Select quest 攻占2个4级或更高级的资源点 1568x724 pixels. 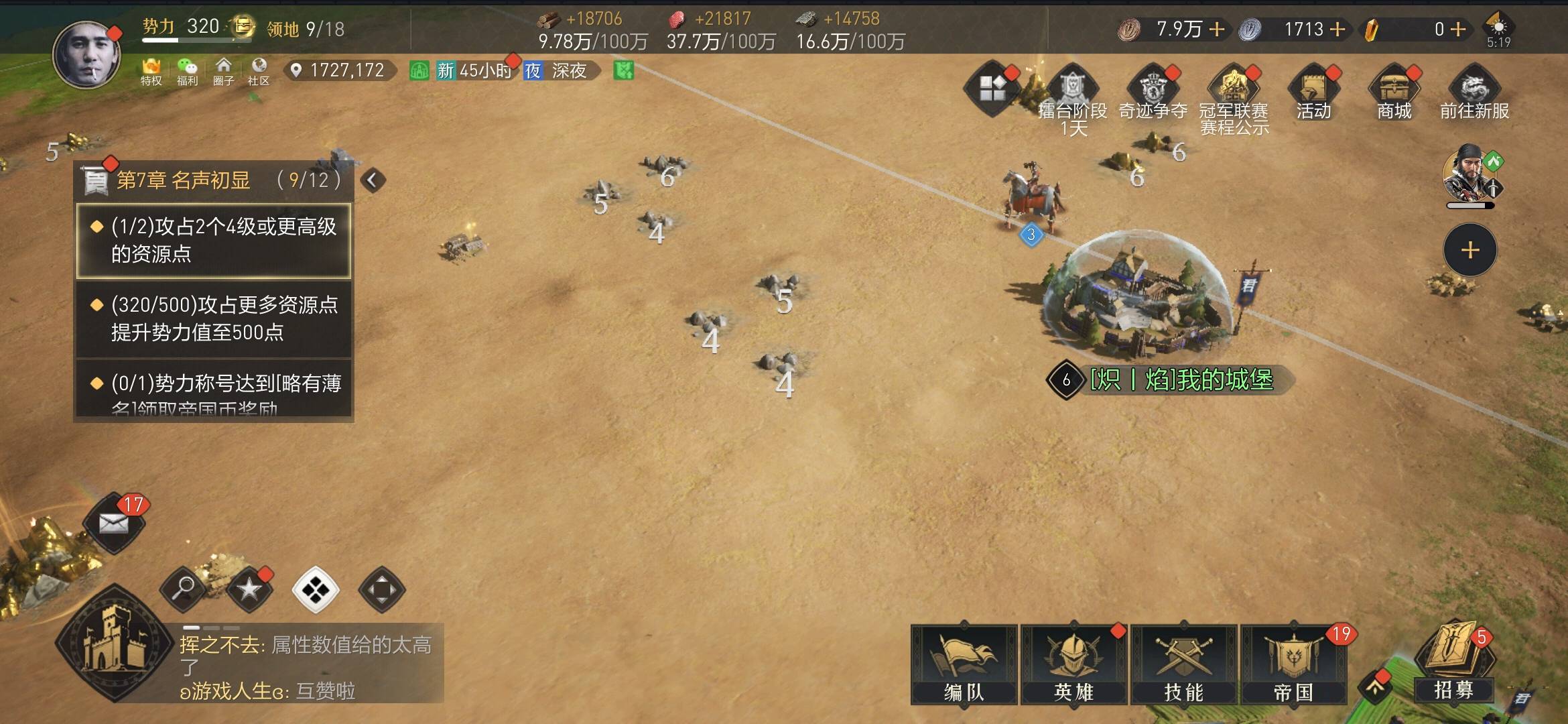tap(214, 240)
